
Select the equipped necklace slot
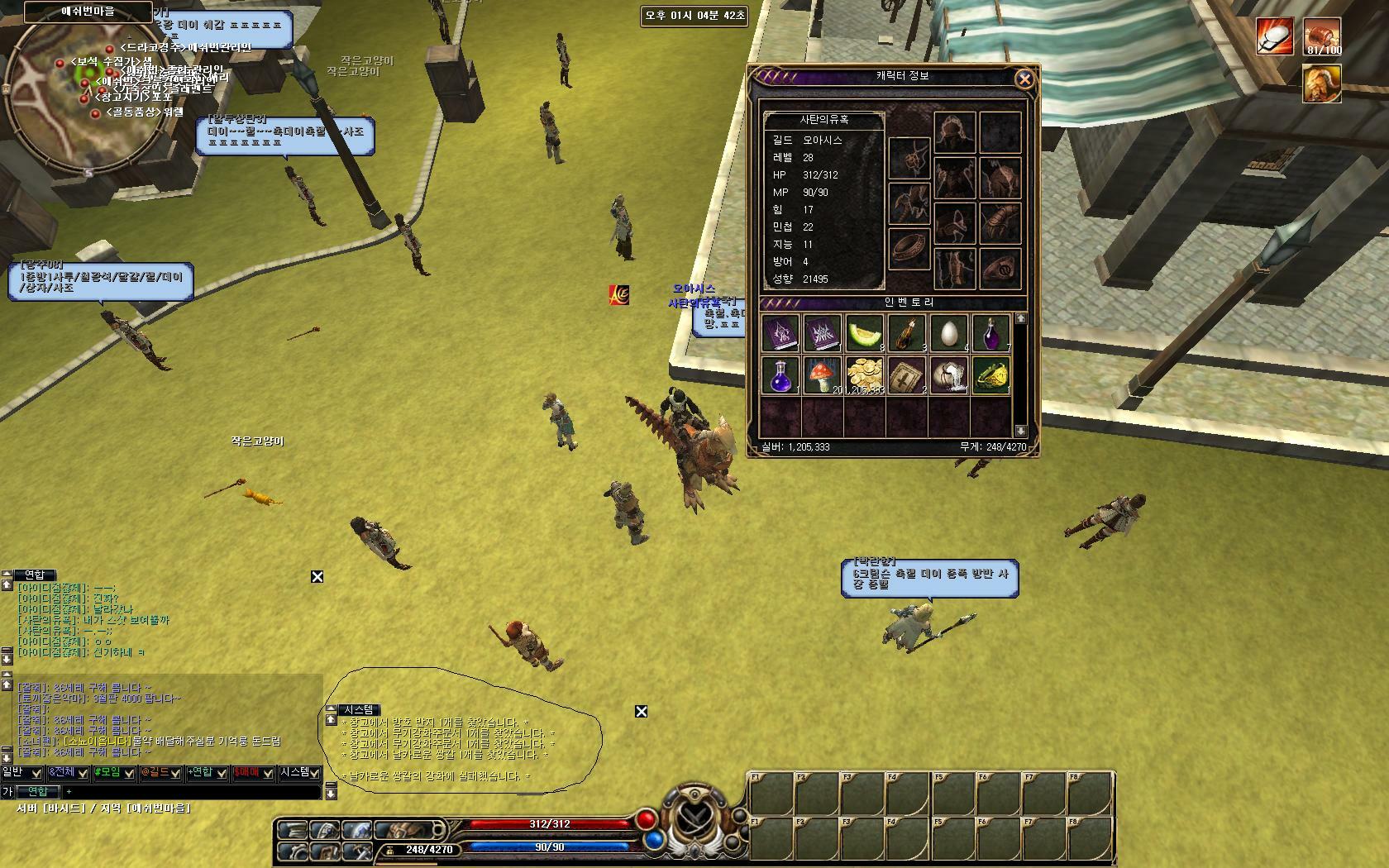tap(909, 158)
